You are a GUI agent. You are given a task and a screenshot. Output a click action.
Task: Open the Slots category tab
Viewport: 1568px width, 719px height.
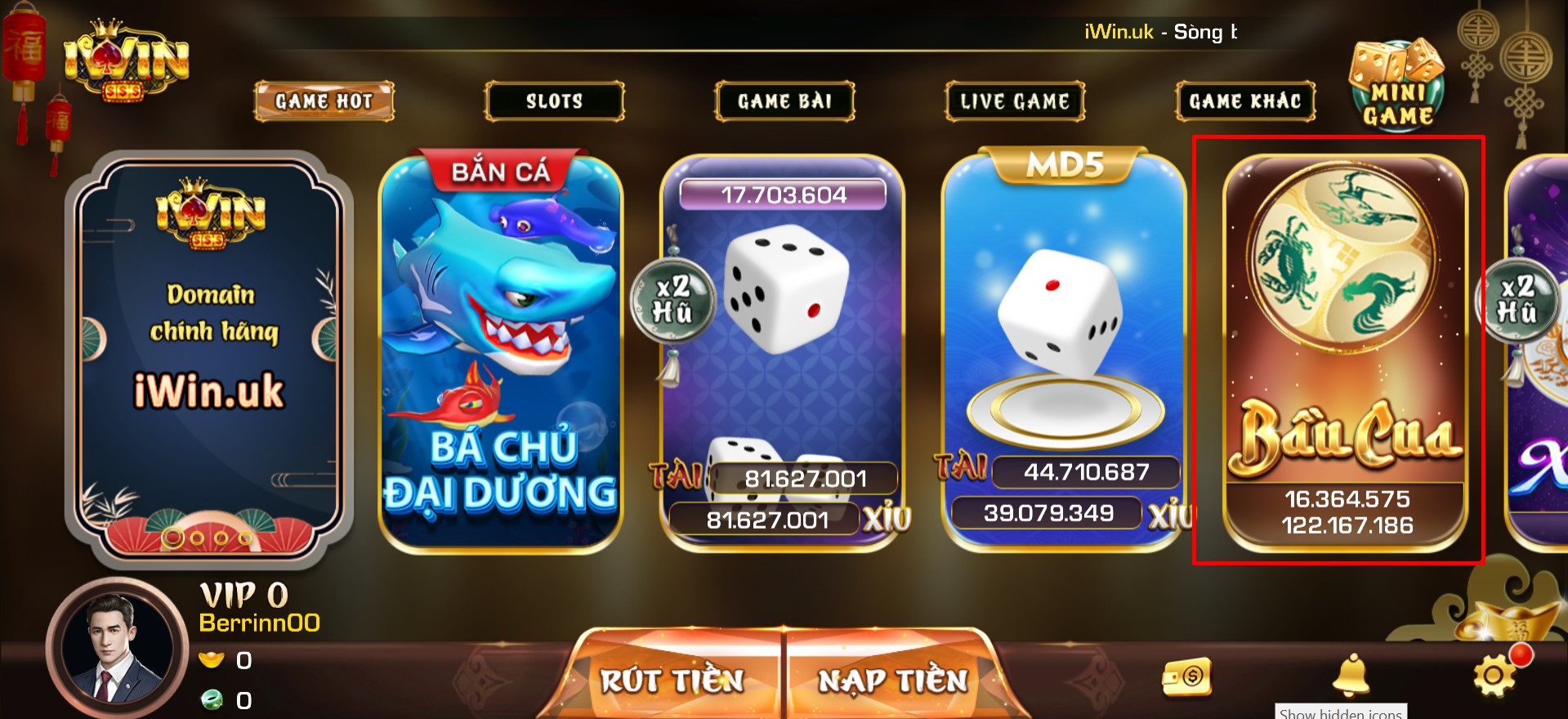click(554, 101)
